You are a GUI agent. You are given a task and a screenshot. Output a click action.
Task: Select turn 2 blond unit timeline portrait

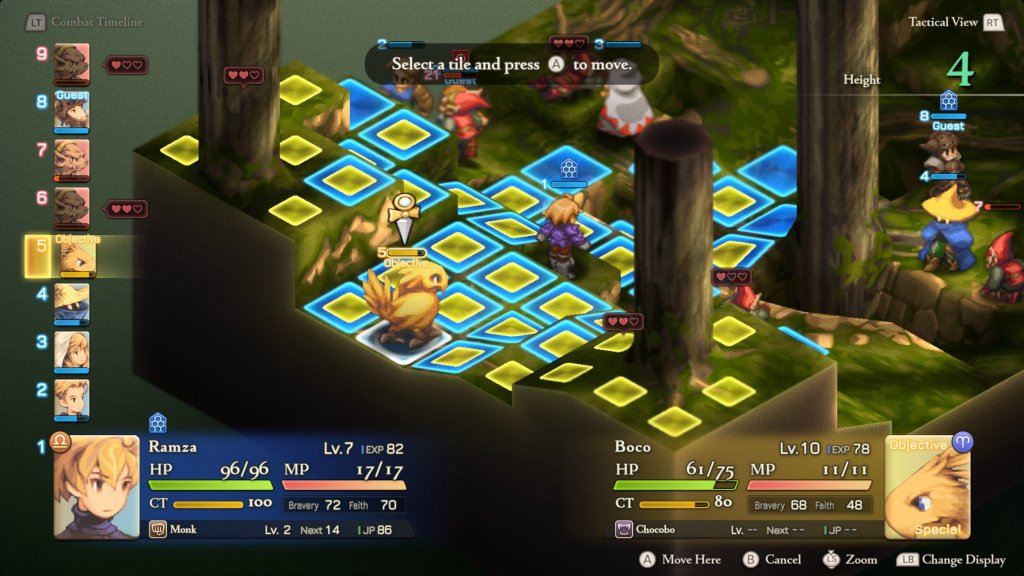71,399
